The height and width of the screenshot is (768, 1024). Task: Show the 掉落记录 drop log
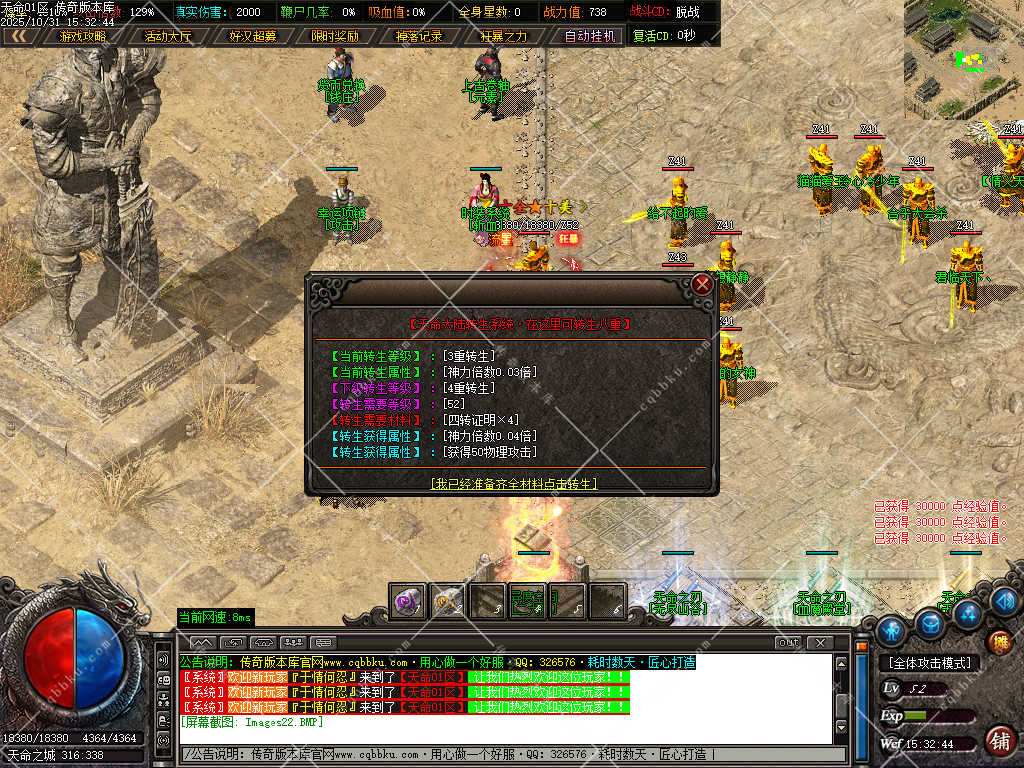coord(419,36)
